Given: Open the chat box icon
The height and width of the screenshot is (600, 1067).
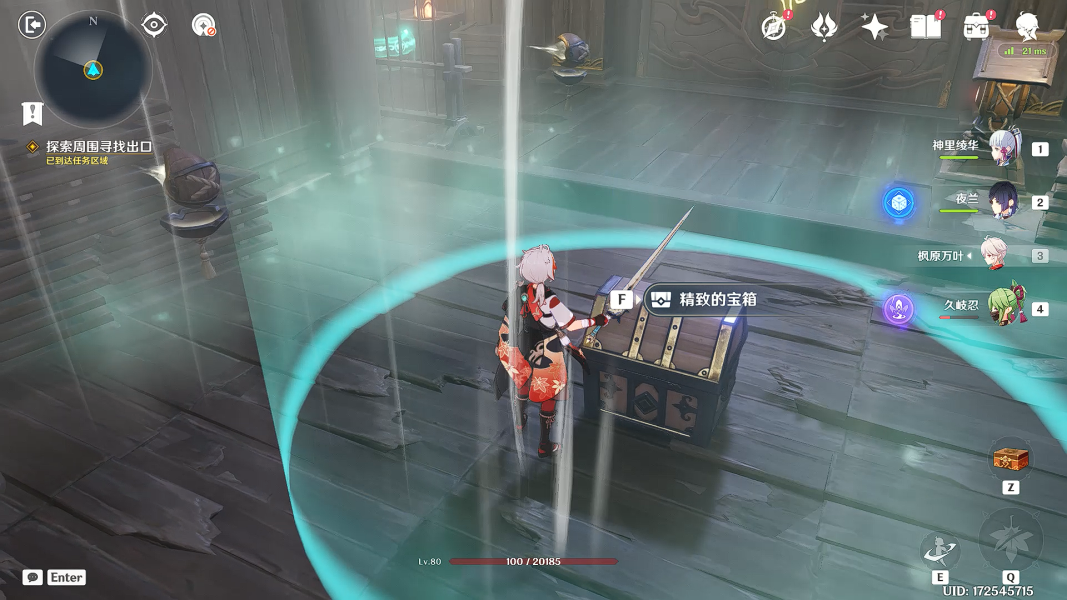Looking at the screenshot, I should 33,577.
